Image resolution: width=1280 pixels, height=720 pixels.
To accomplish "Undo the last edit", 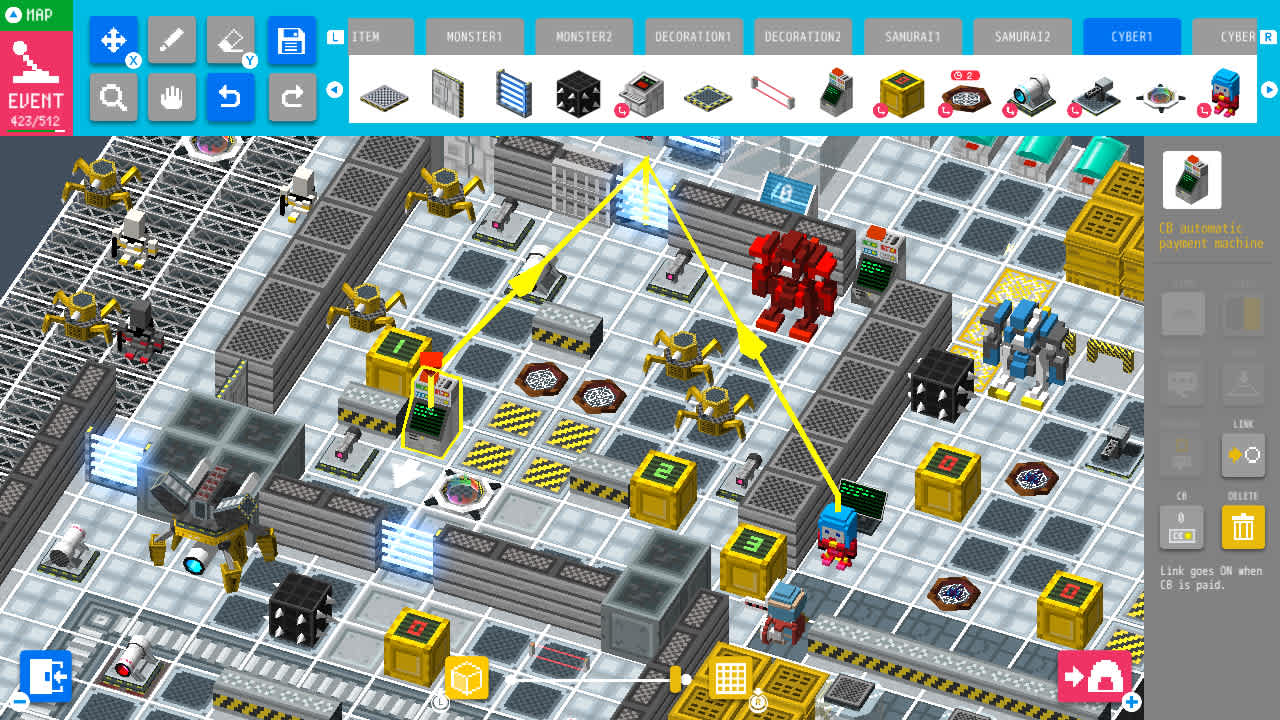I will coord(231,98).
